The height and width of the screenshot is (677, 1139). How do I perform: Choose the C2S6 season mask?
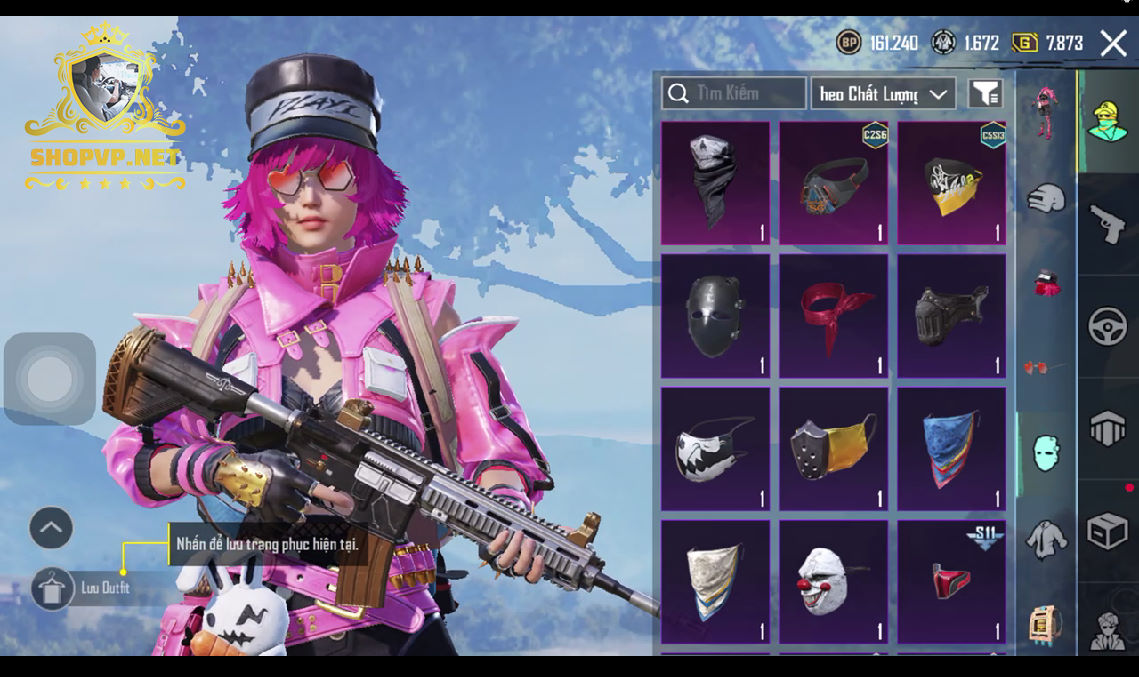click(x=833, y=183)
